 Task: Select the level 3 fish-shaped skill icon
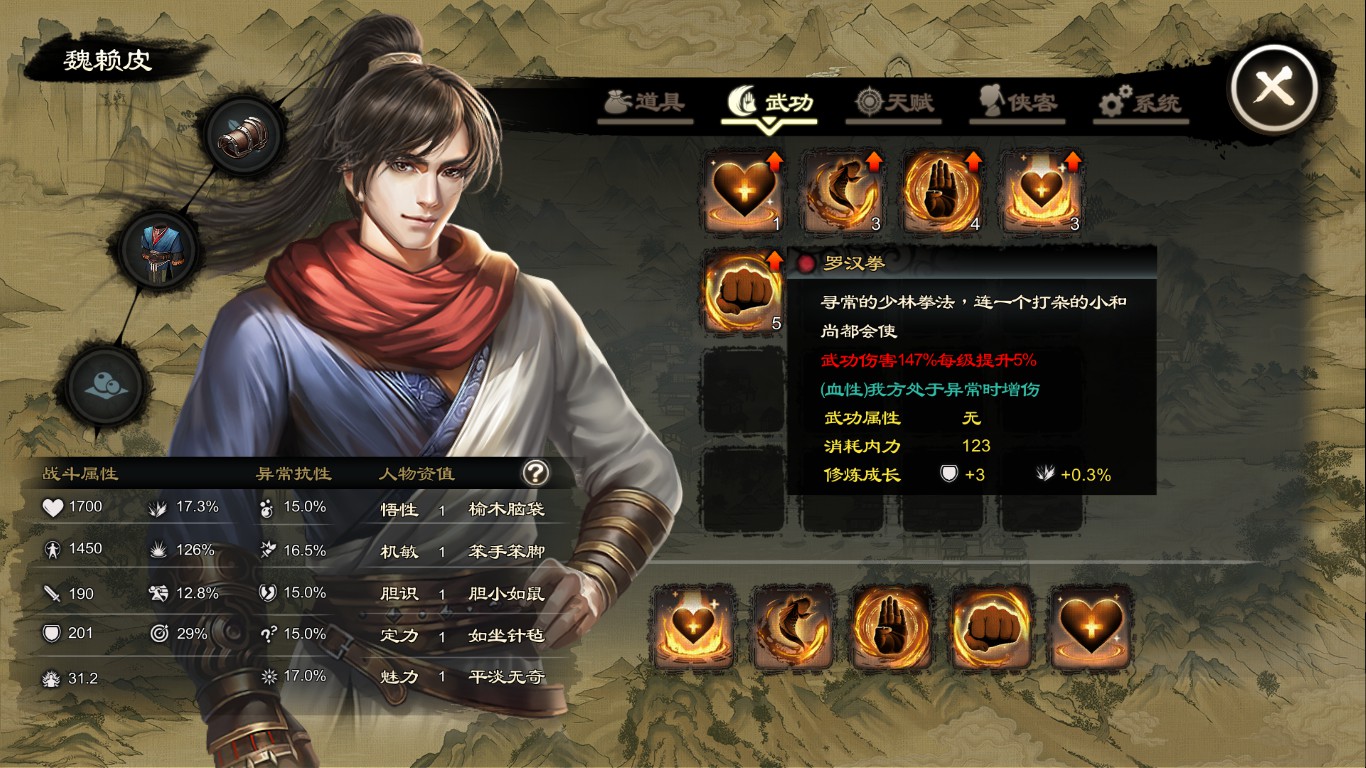[x=843, y=190]
